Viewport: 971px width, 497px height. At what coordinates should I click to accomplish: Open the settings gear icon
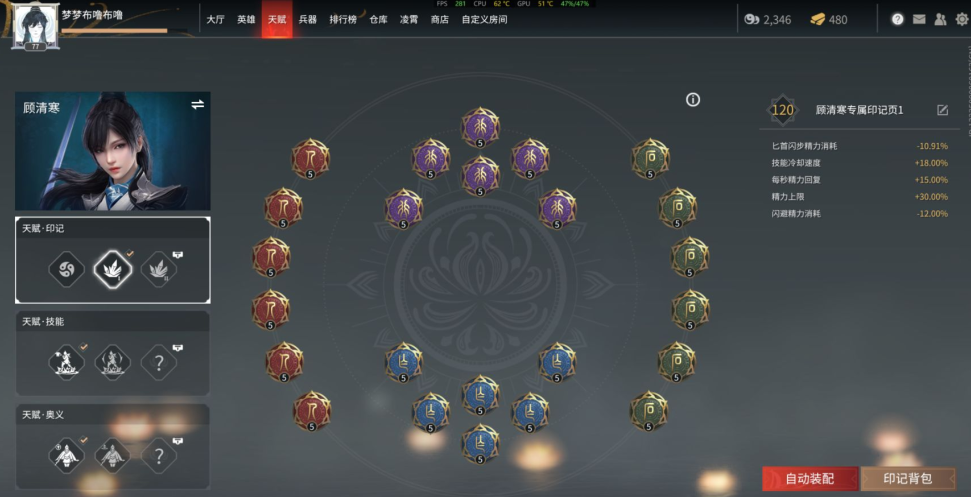[961, 19]
